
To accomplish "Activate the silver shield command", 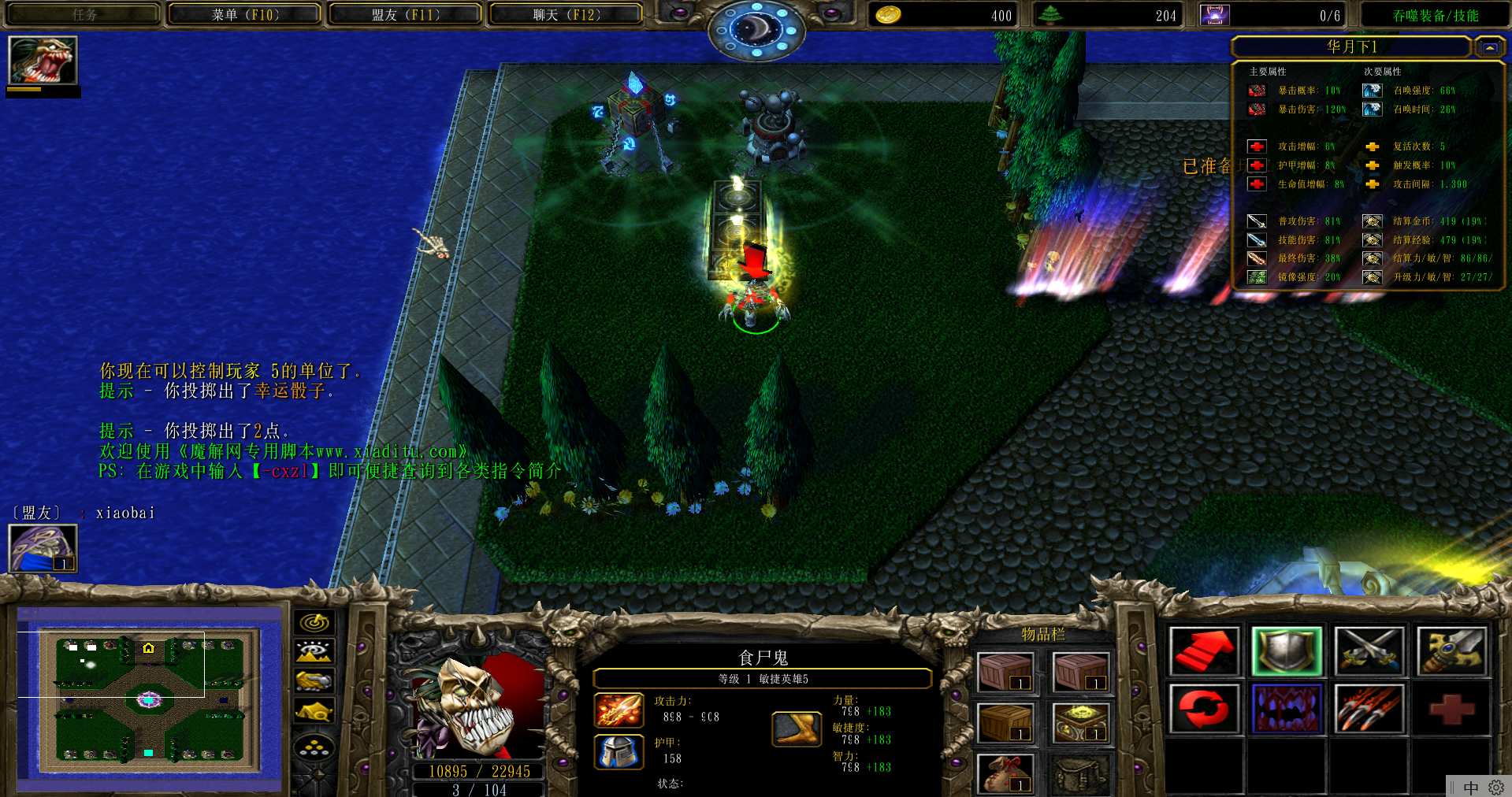I will [1286, 651].
